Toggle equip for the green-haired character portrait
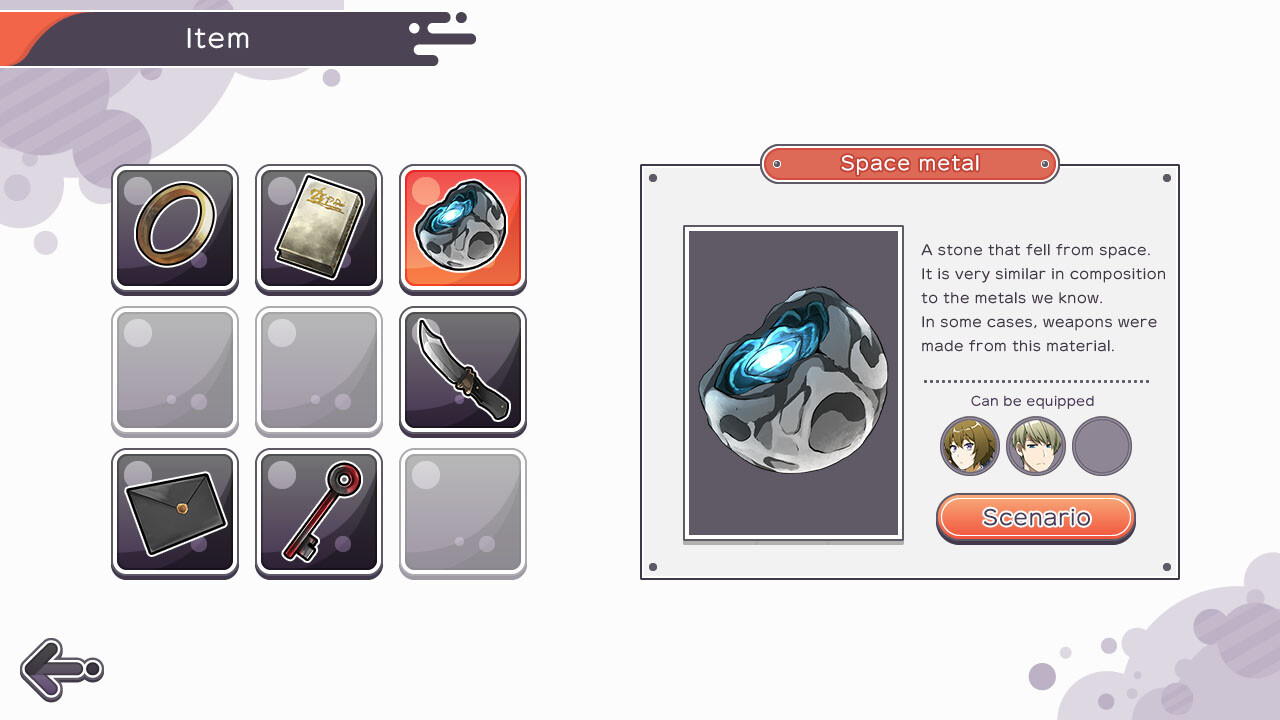Image resolution: width=1280 pixels, height=720 pixels. (x=1035, y=446)
